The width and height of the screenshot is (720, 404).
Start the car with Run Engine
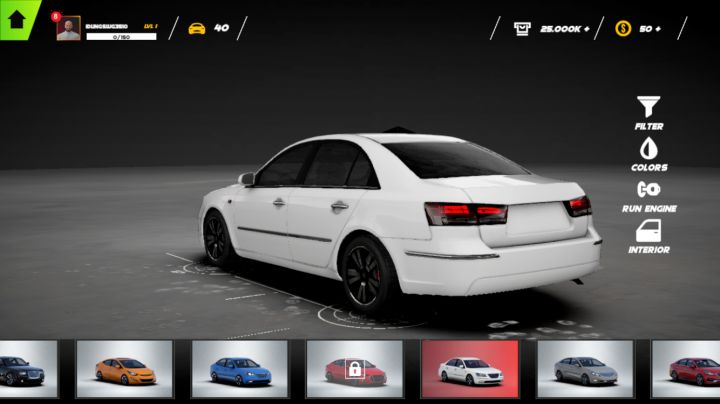(649, 194)
